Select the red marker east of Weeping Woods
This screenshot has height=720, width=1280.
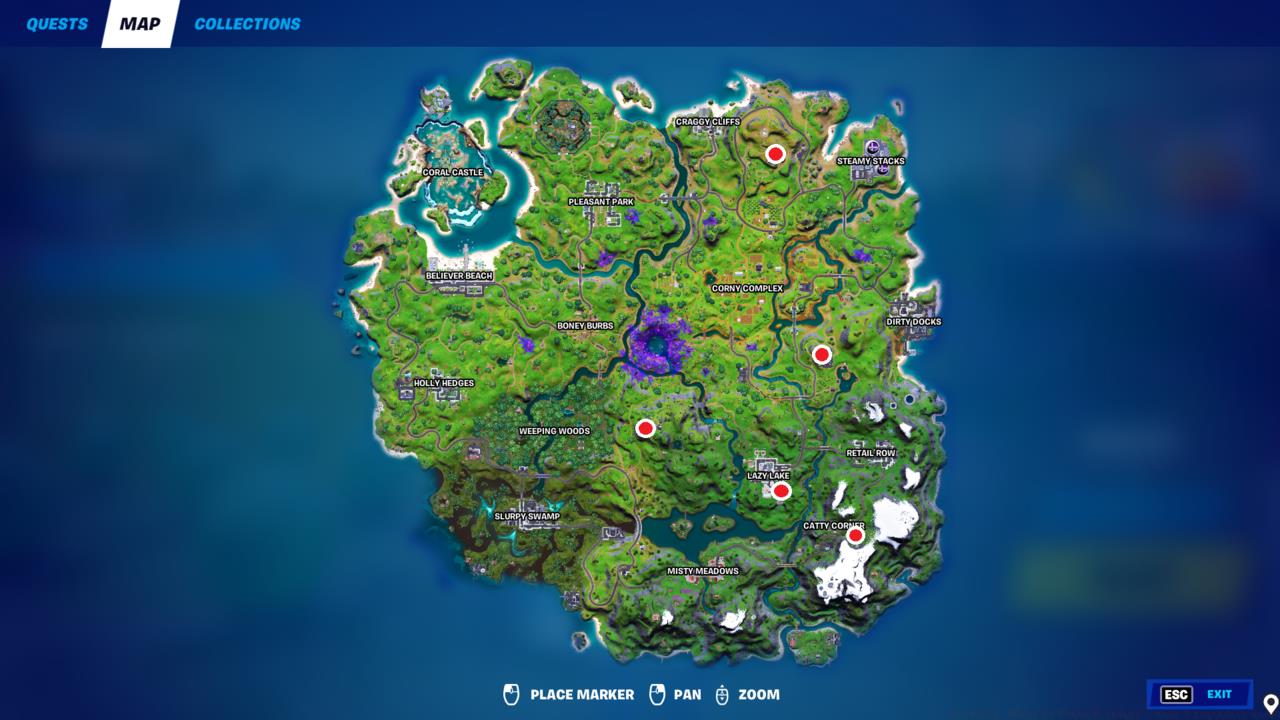pyautogui.click(x=645, y=428)
